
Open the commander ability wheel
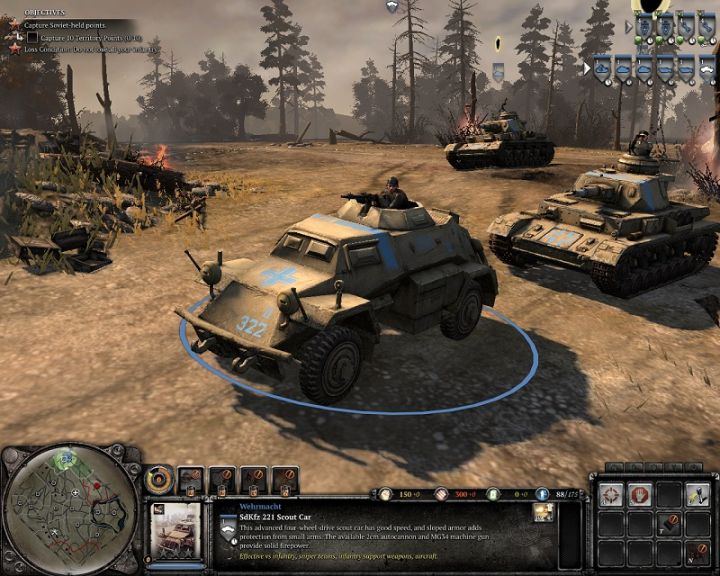160,479
